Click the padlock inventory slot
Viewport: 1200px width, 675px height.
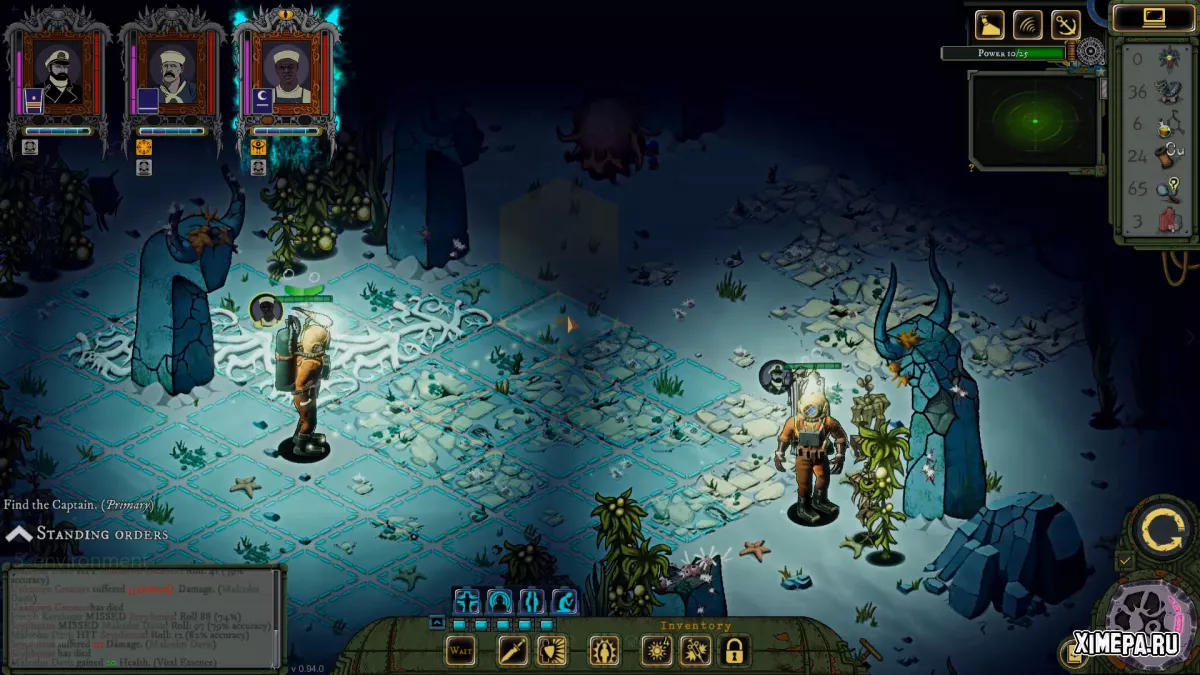pyautogui.click(x=734, y=651)
